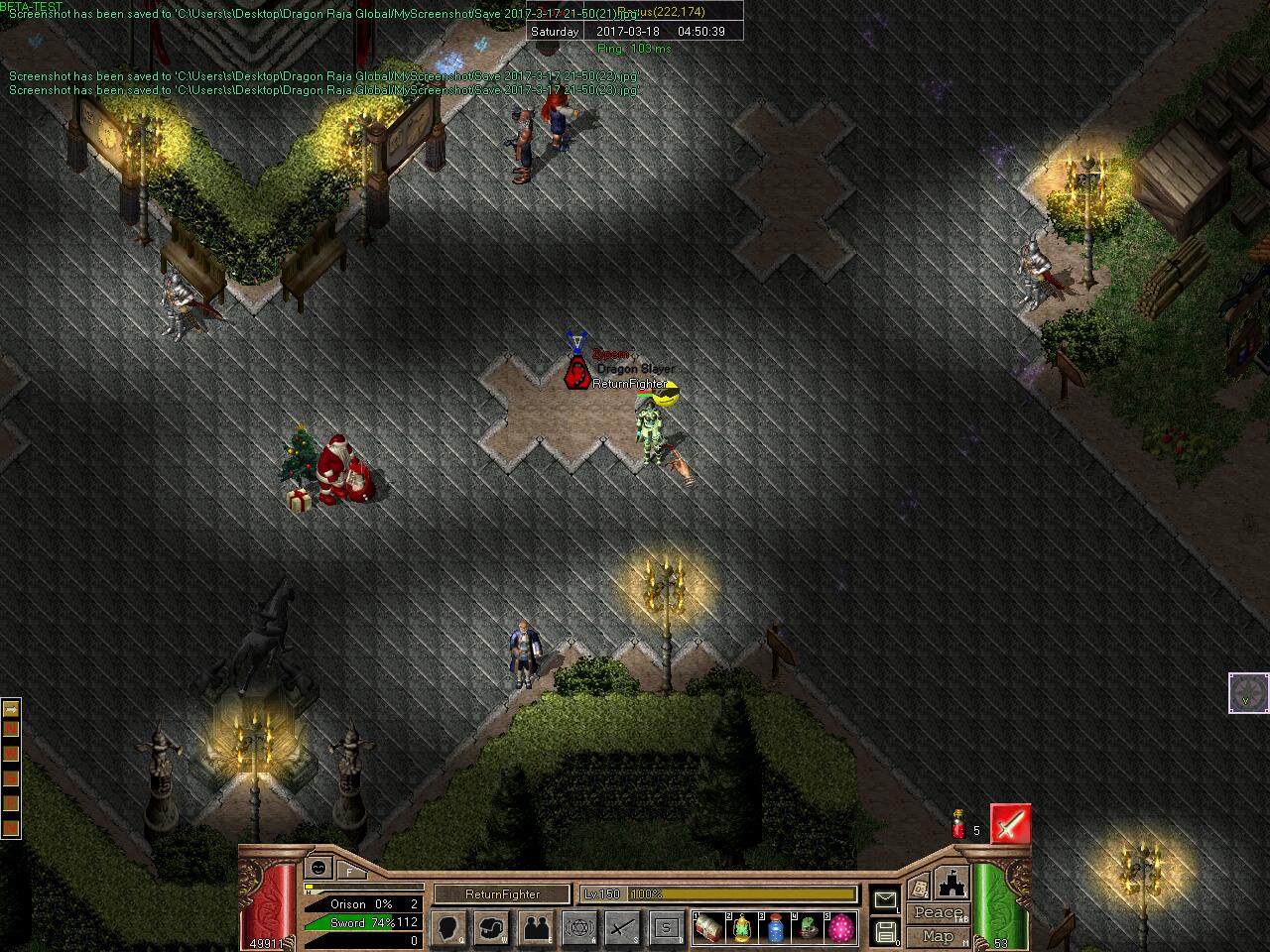
Task: Open the castle flag icon
Action: tap(951, 882)
